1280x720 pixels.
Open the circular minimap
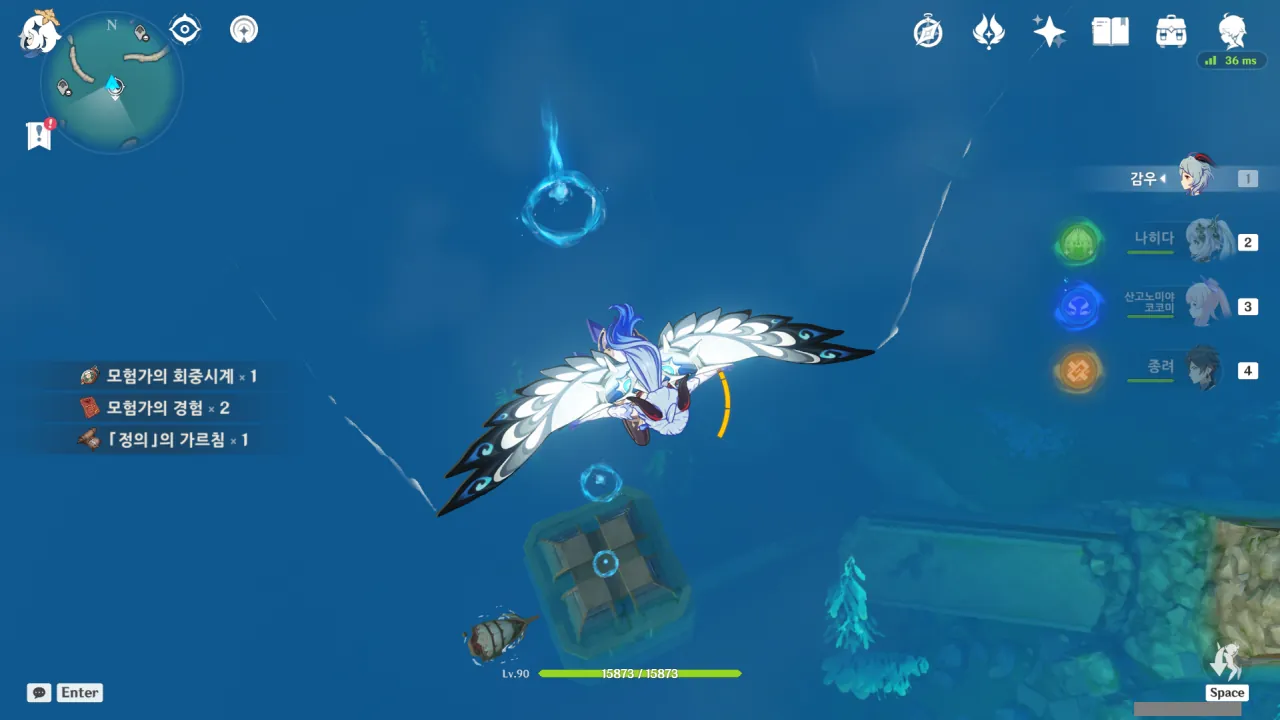click(x=112, y=83)
